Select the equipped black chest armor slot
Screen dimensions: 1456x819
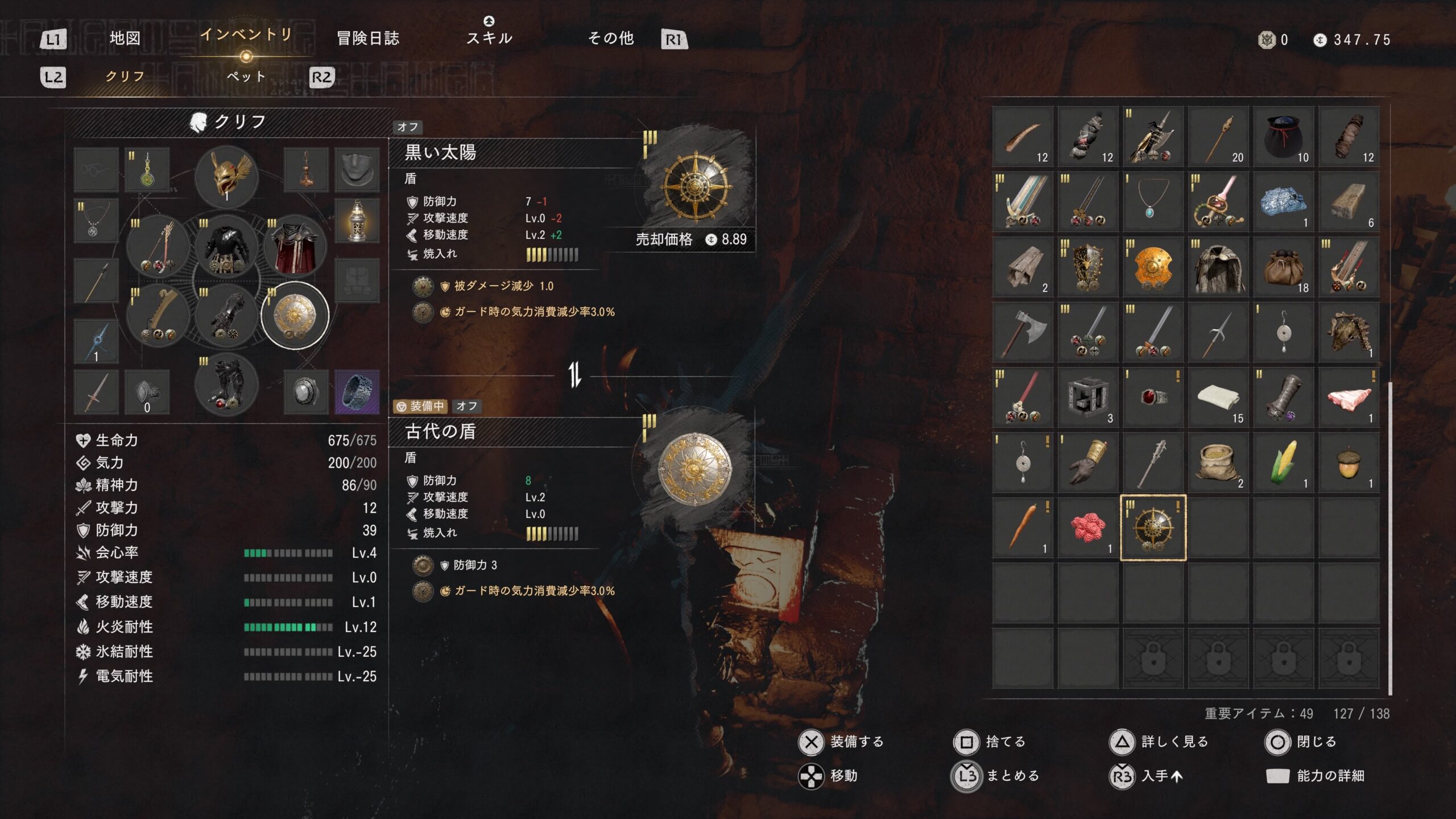pyautogui.click(x=226, y=247)
